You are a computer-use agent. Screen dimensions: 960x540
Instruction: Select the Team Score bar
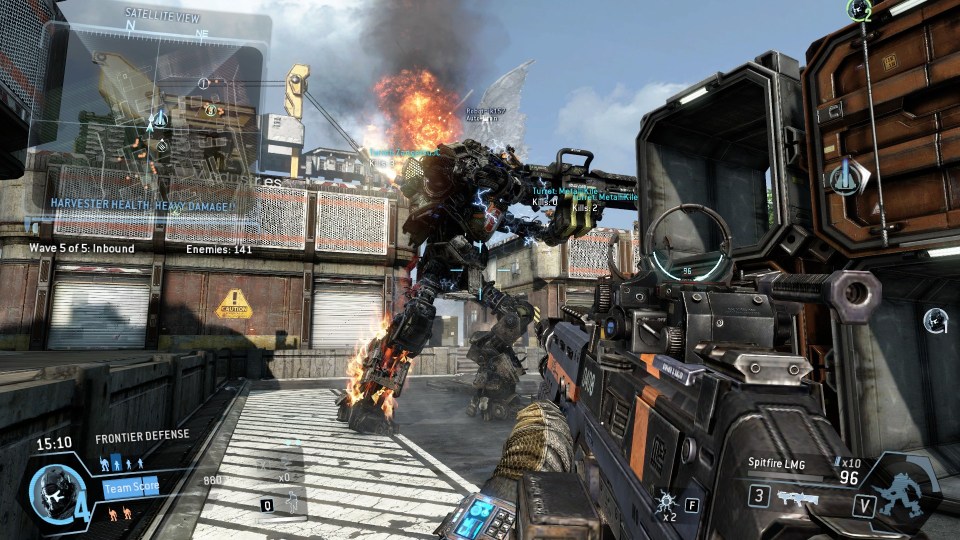131,487
